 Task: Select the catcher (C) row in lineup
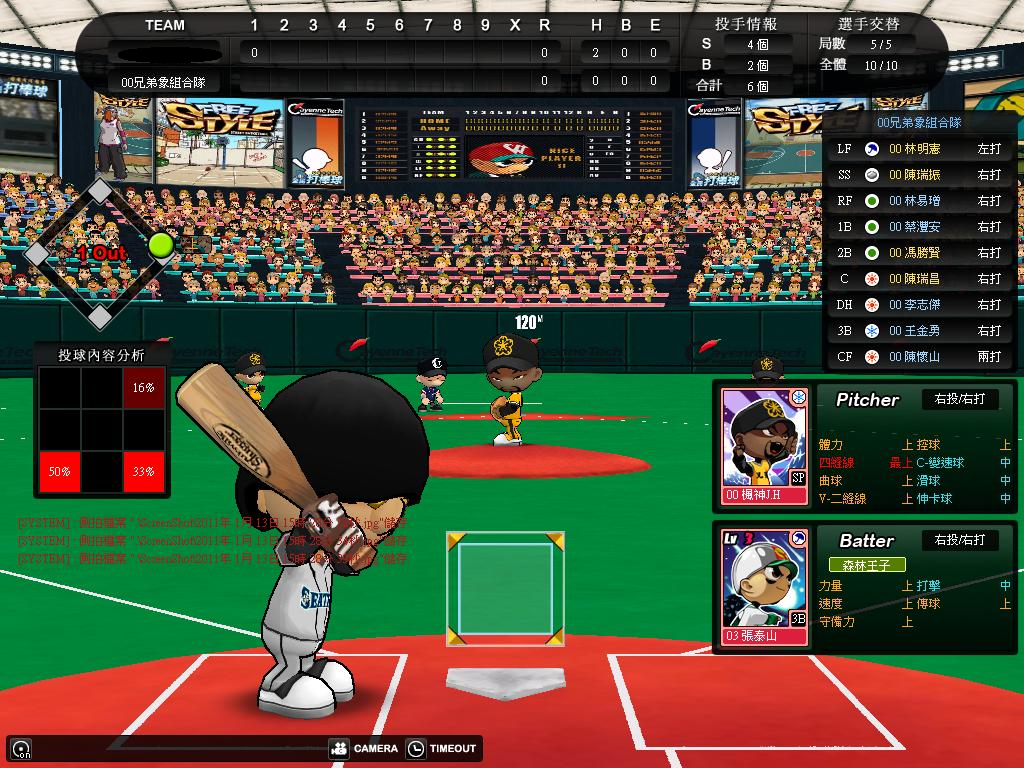click(x=918, y=279)
